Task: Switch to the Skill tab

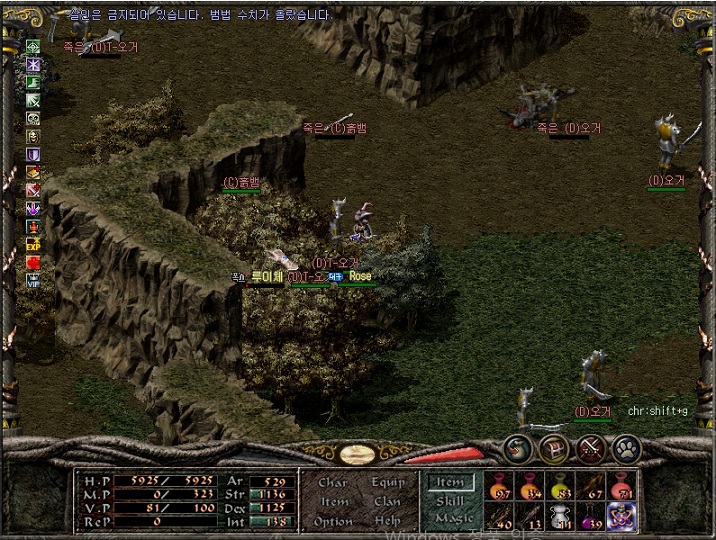Action: click(x=450, y=501)
